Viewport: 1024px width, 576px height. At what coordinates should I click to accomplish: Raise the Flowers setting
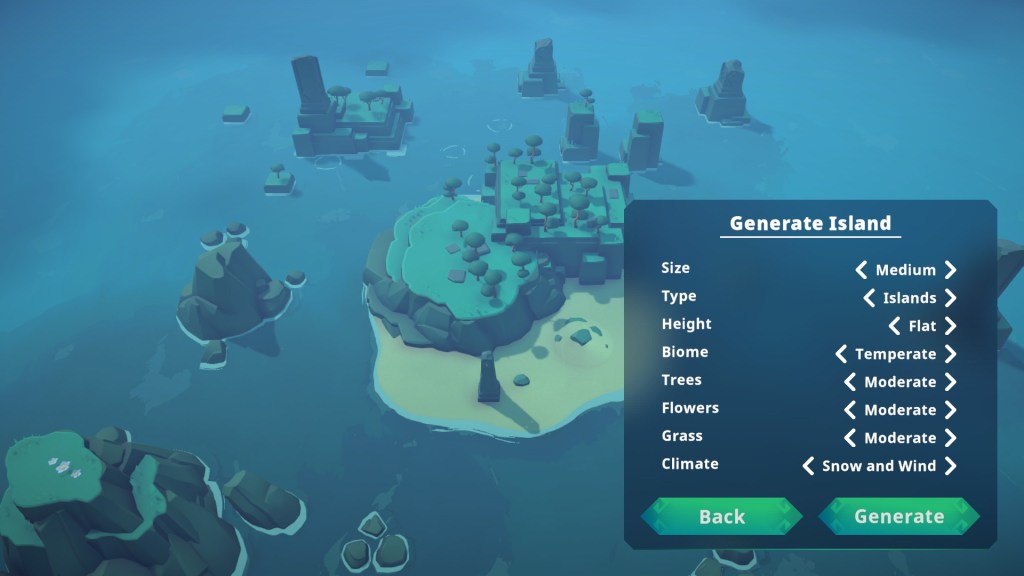(x=951, y=410)
